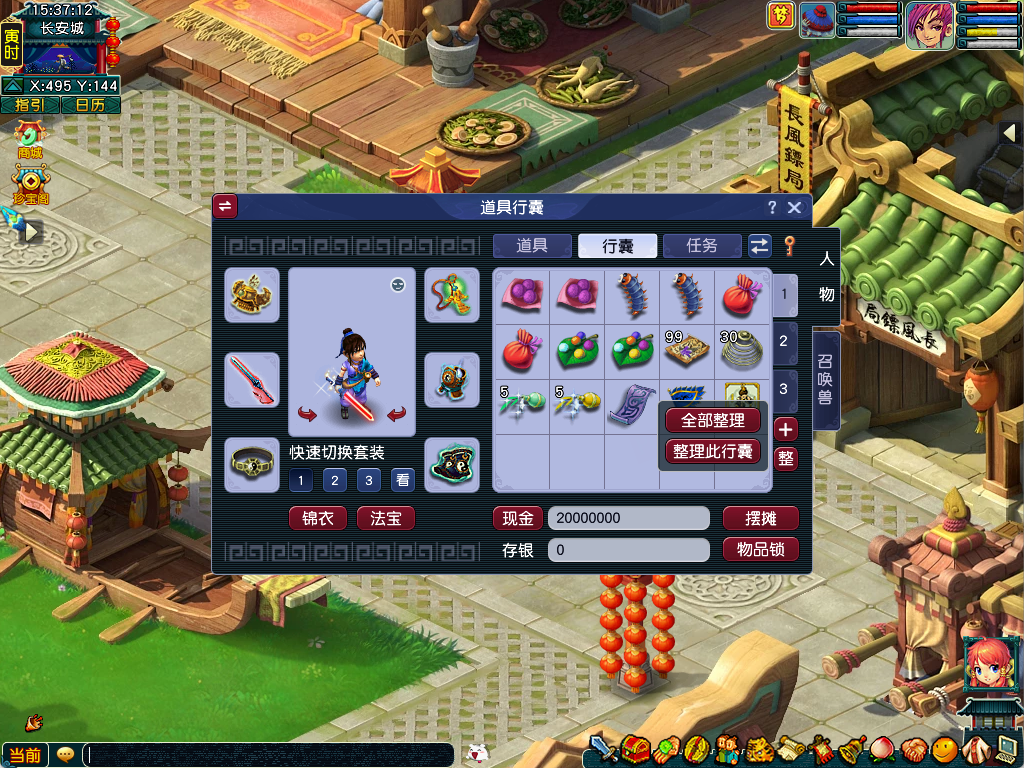Click the 现金 cash button
The image size is (1024, 768).
tap(518, 519)
